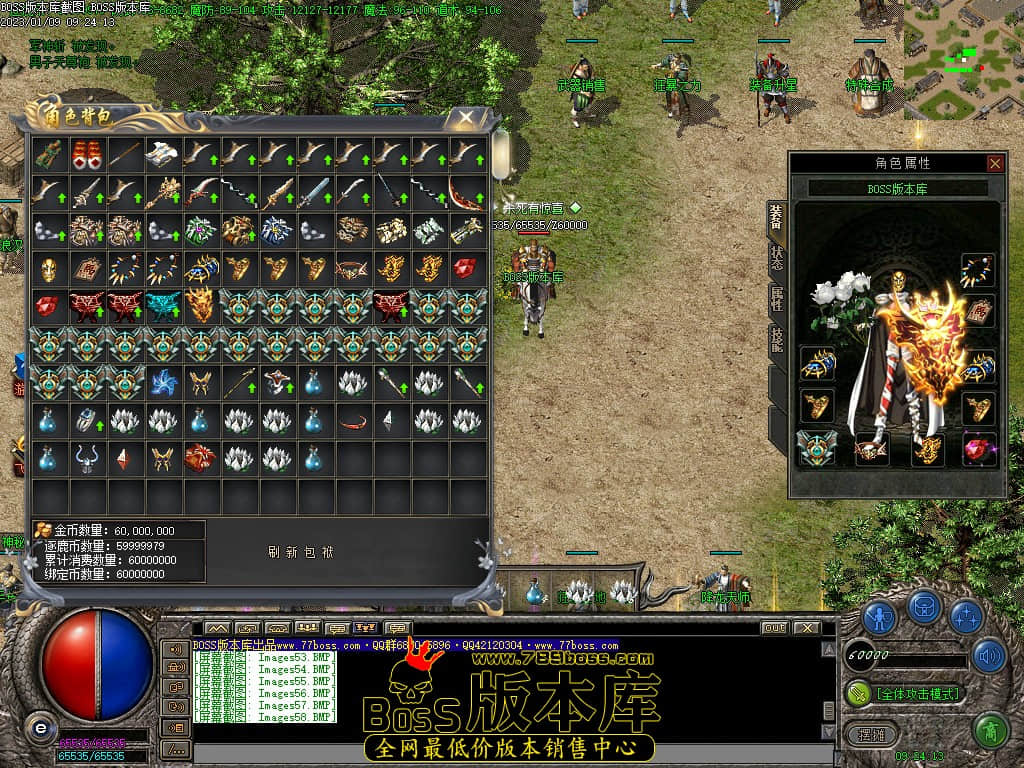Switch to the 状态 status tab
The image size is (1024, 768).
[777, 259]
